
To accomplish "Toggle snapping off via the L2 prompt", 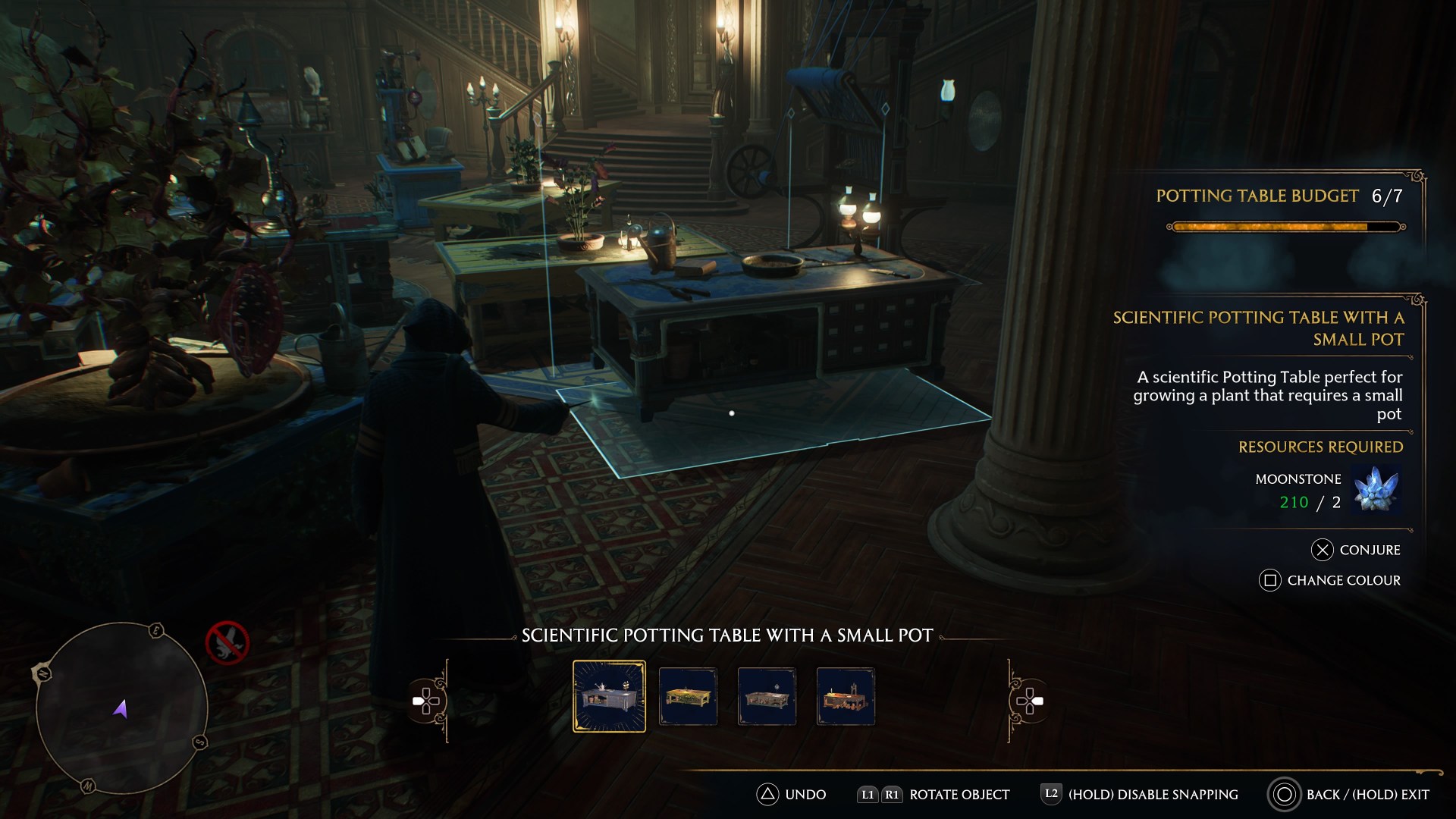I will tap(1052, 795).
